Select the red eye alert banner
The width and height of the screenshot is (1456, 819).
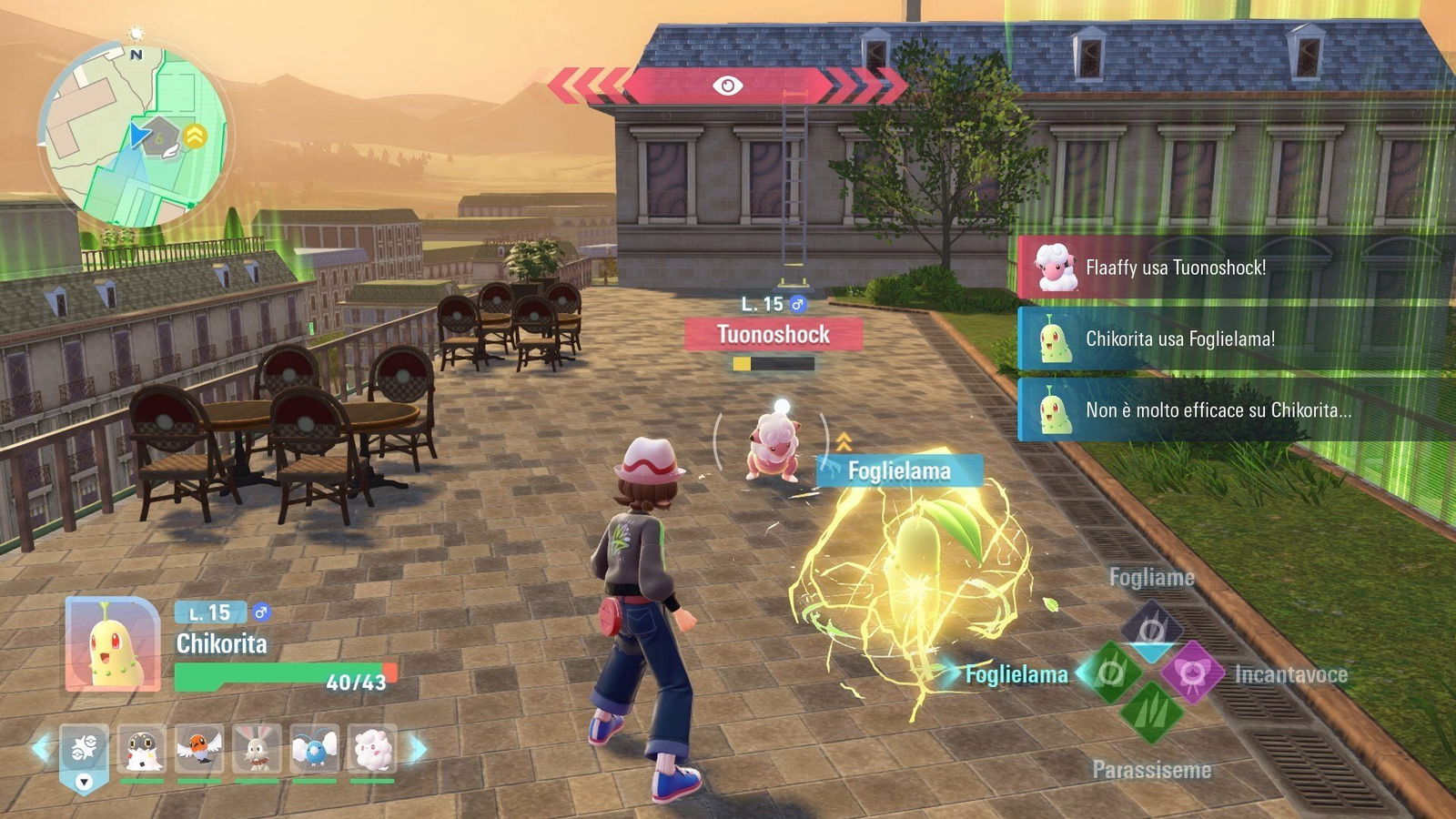pos(727,86)
